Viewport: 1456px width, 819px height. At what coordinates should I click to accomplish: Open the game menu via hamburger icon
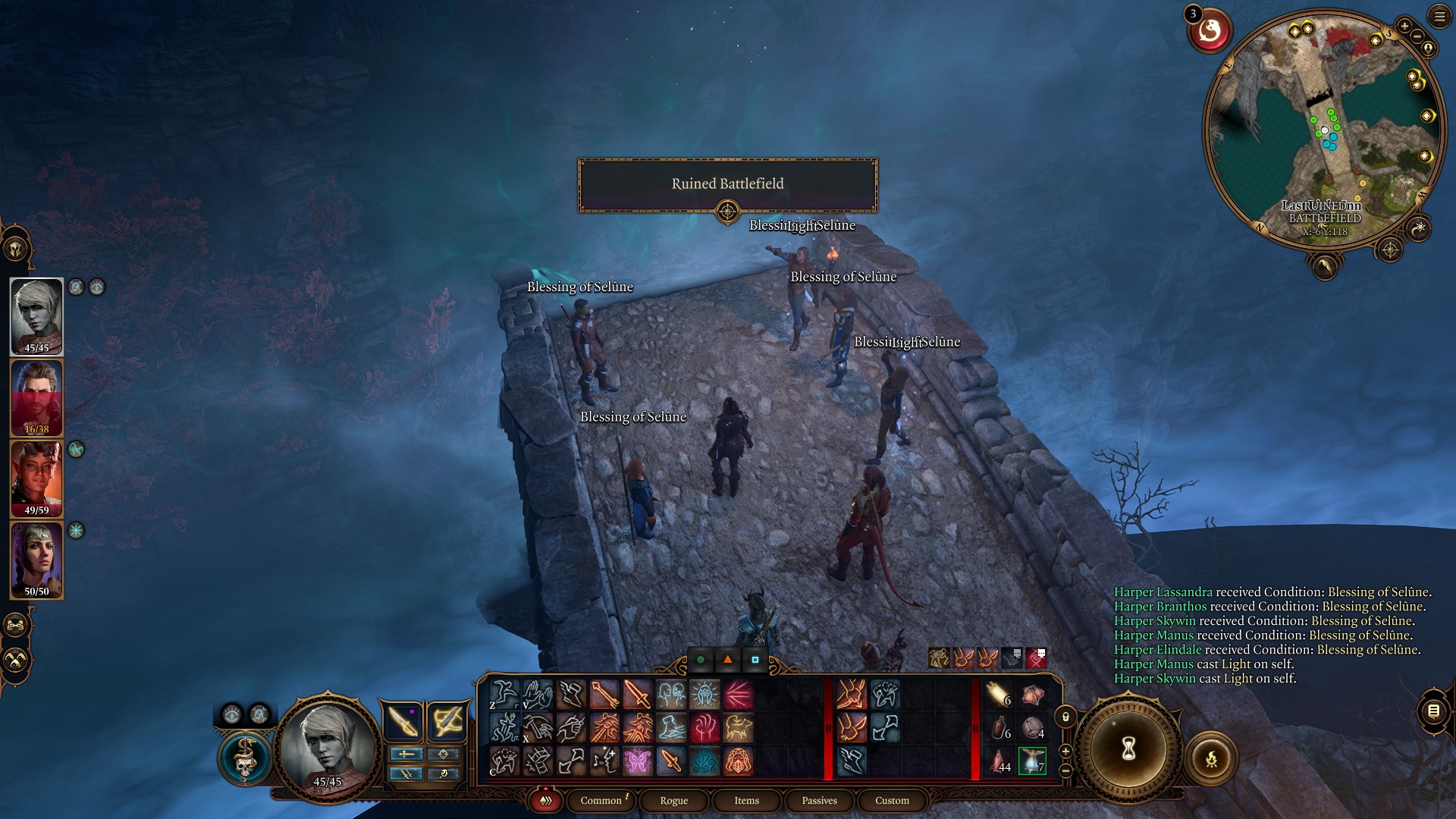(1439, 16)
